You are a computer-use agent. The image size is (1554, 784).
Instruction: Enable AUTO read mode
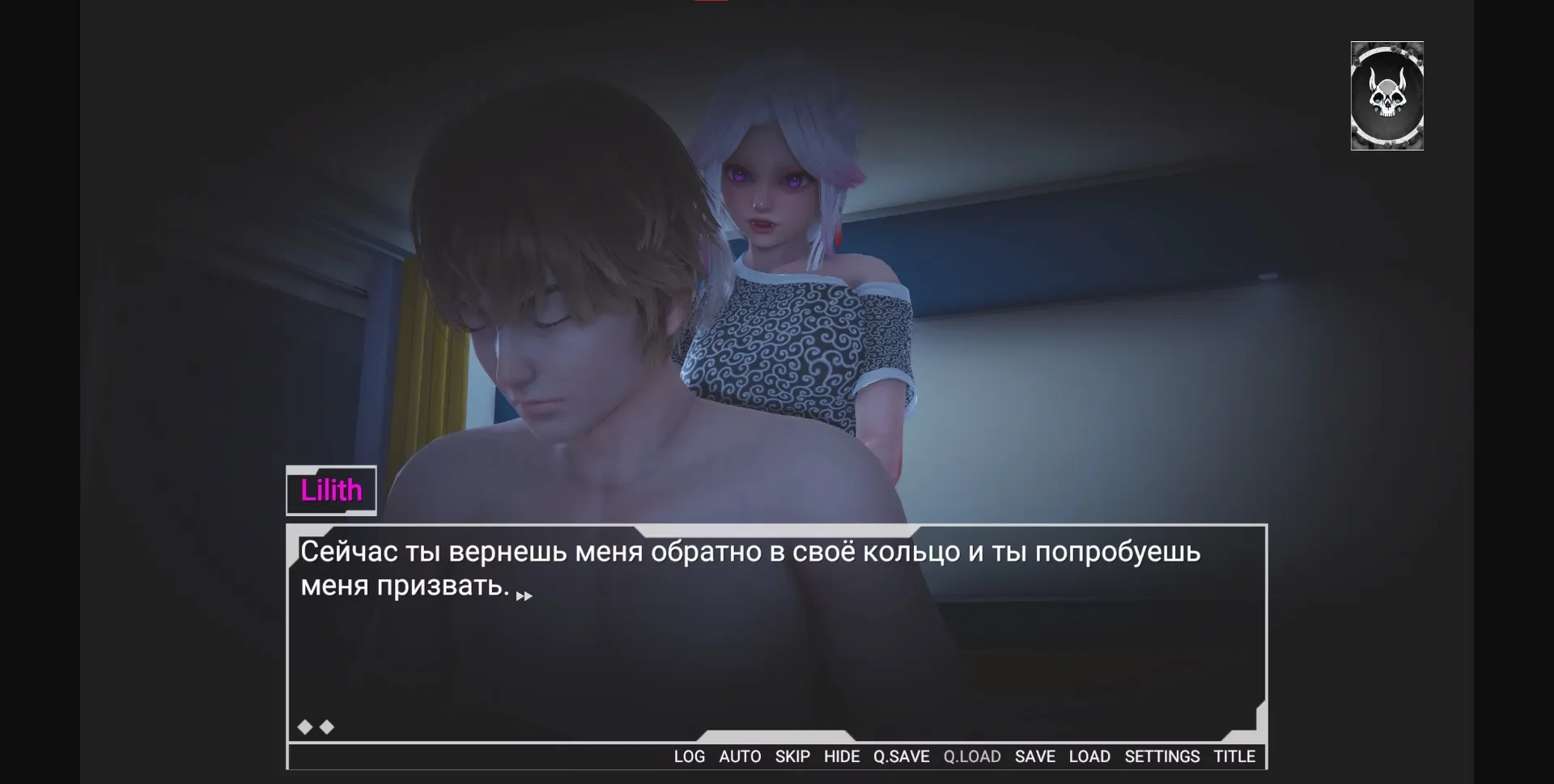tap(740, 756)
